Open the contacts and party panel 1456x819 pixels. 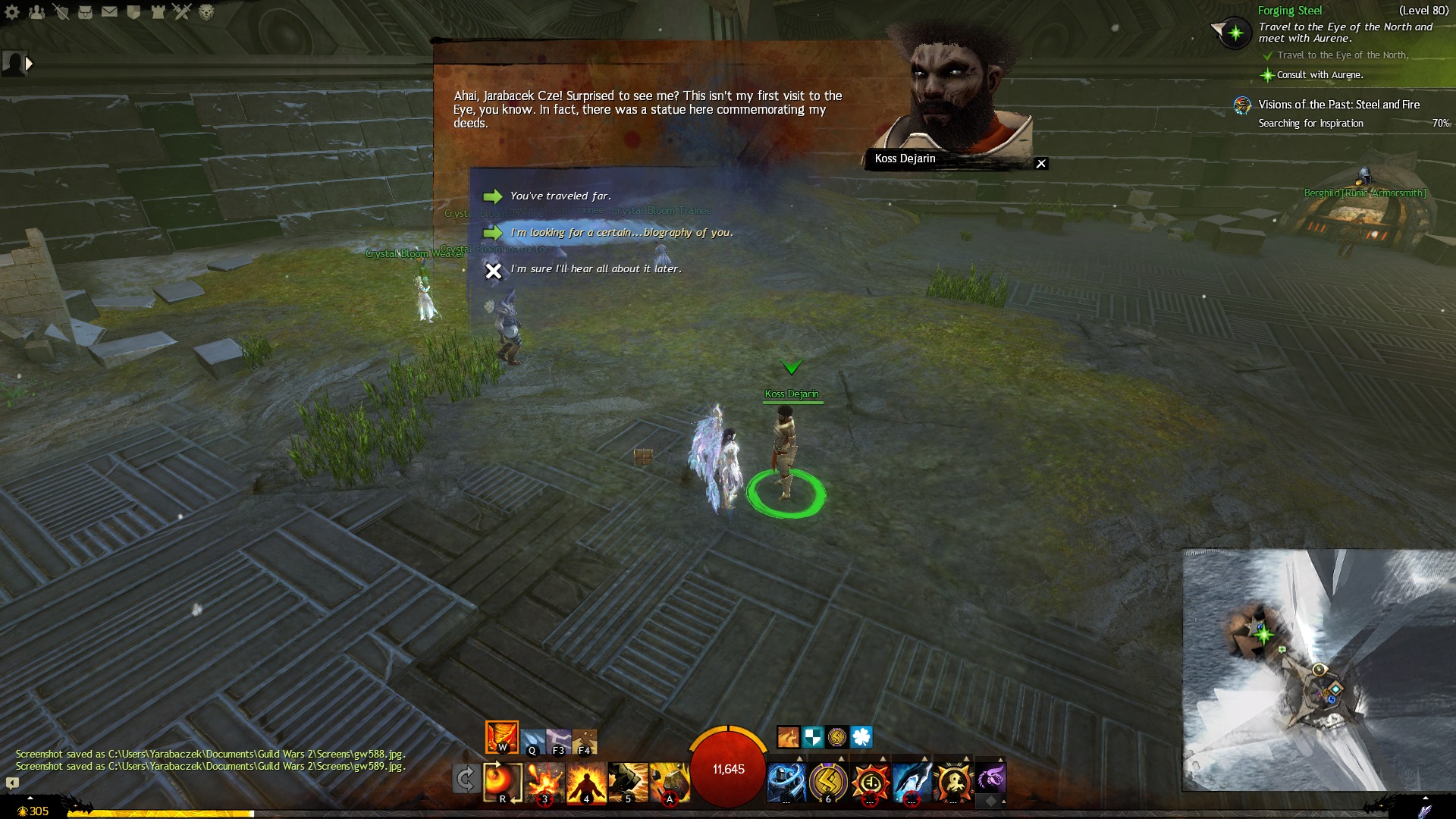click(x=36, y=12)
